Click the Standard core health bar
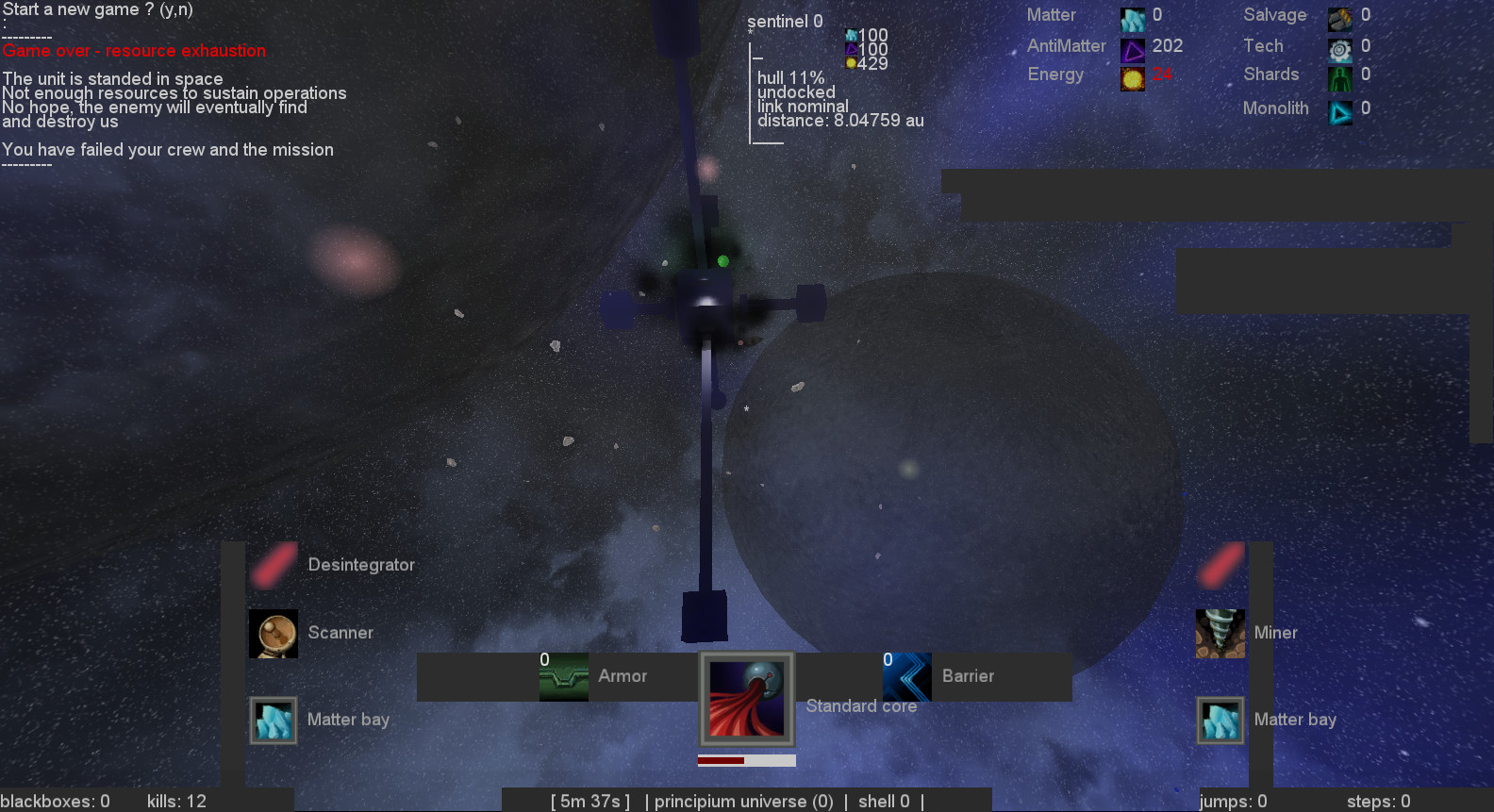 (x=746, y=759)
